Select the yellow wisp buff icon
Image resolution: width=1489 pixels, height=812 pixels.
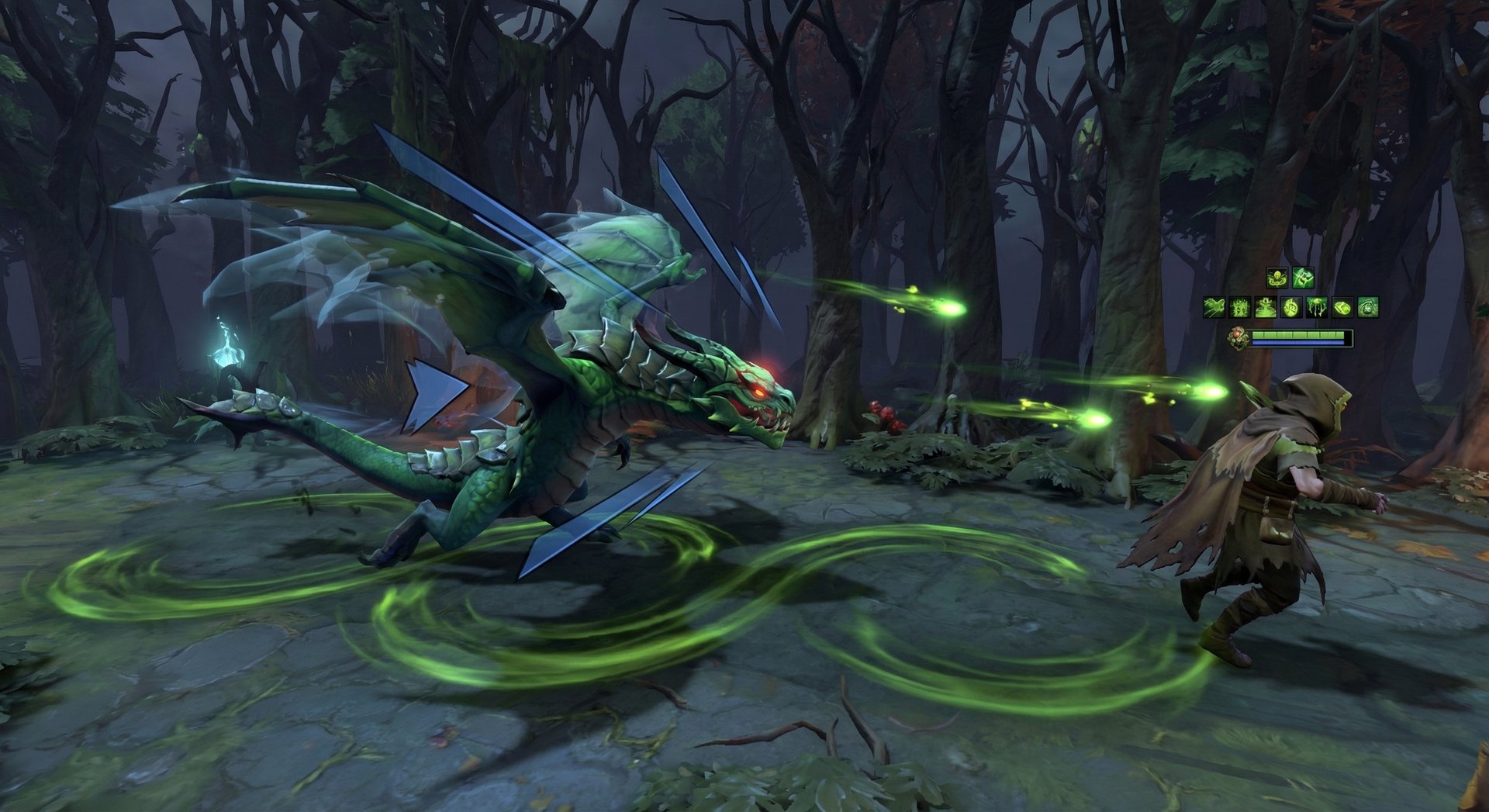(1278, 277)
